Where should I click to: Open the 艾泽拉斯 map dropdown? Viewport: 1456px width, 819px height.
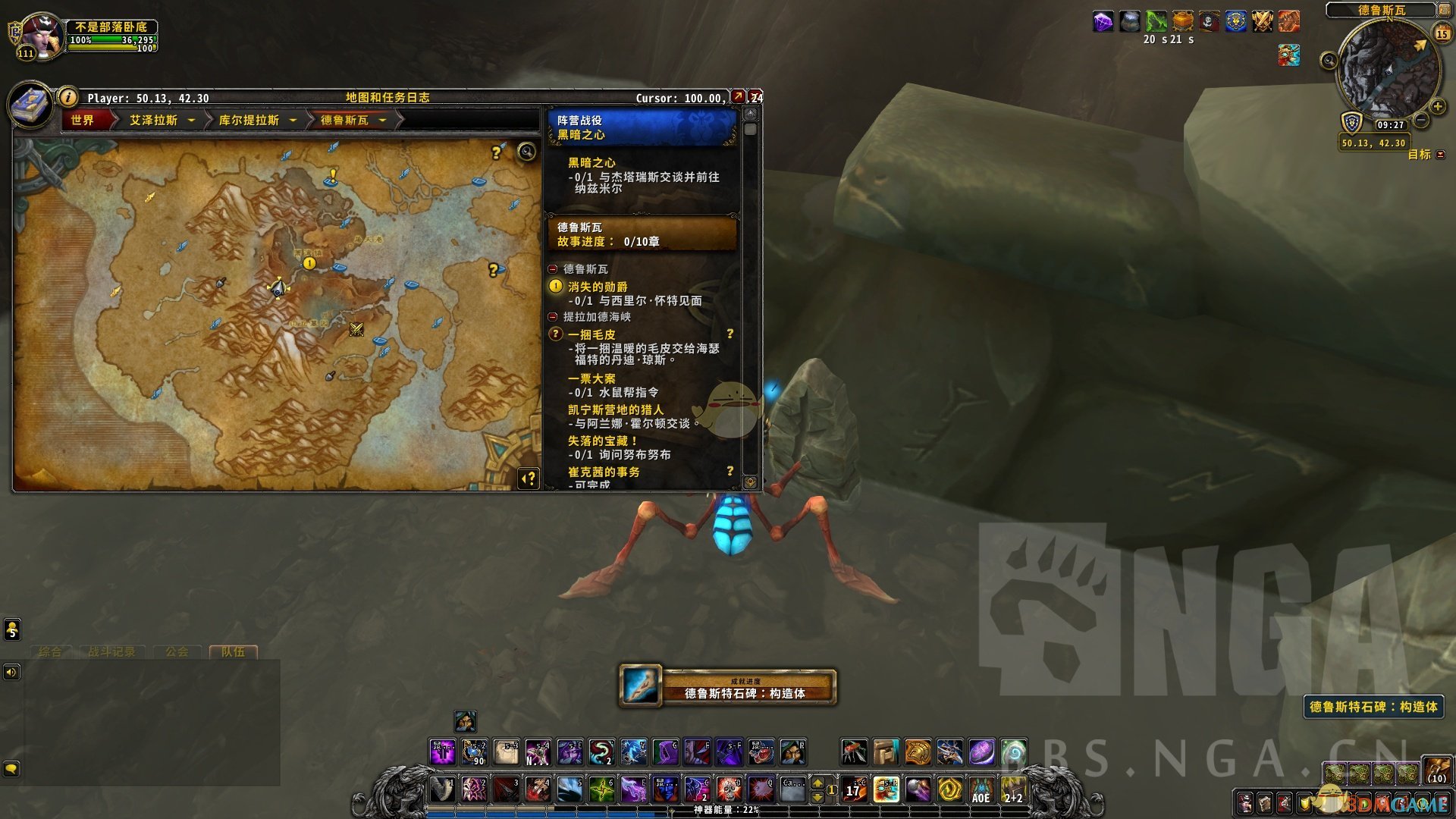point(191,121)
